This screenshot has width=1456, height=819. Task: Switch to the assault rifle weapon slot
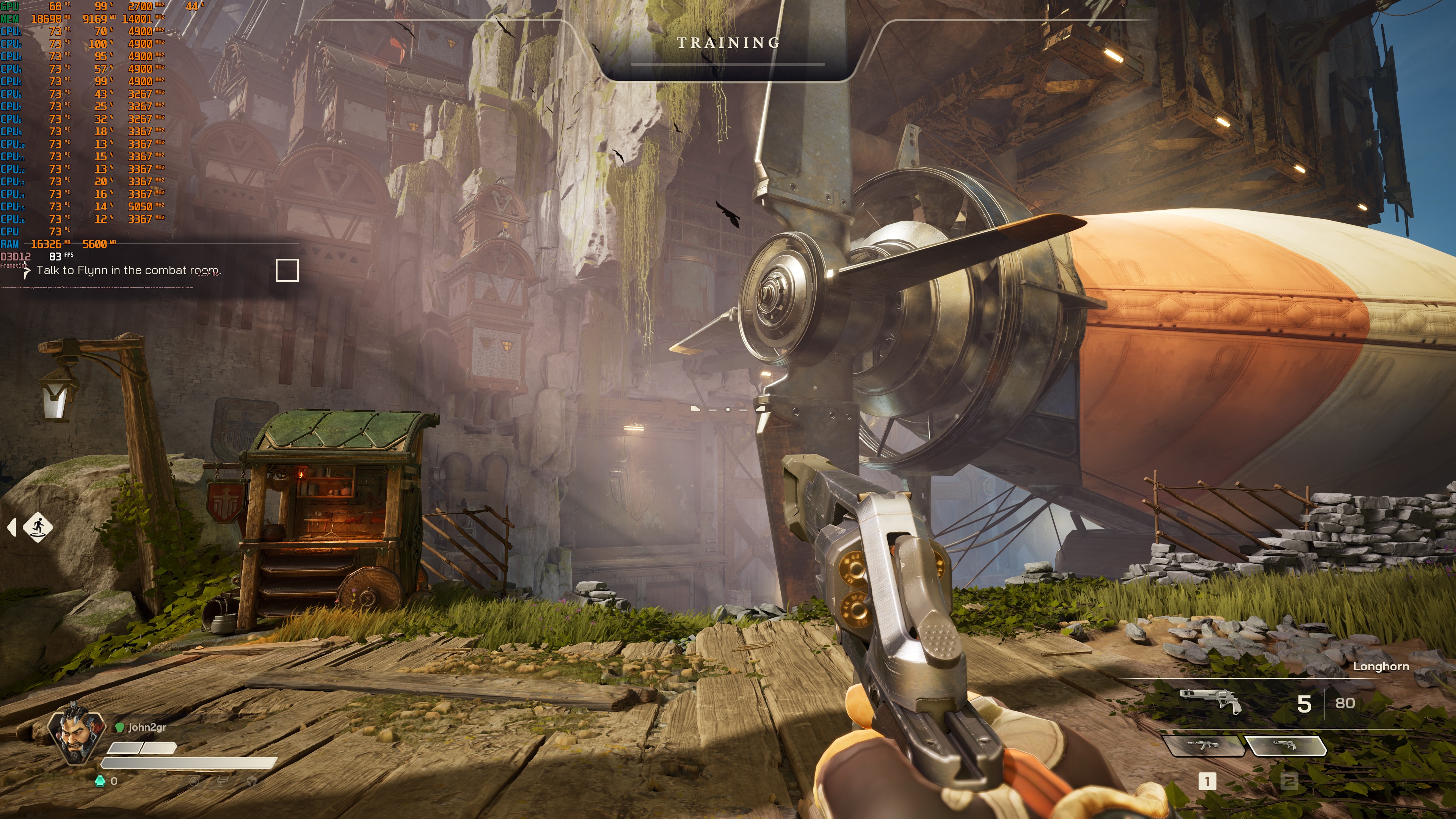click(x=1204, y=745)
